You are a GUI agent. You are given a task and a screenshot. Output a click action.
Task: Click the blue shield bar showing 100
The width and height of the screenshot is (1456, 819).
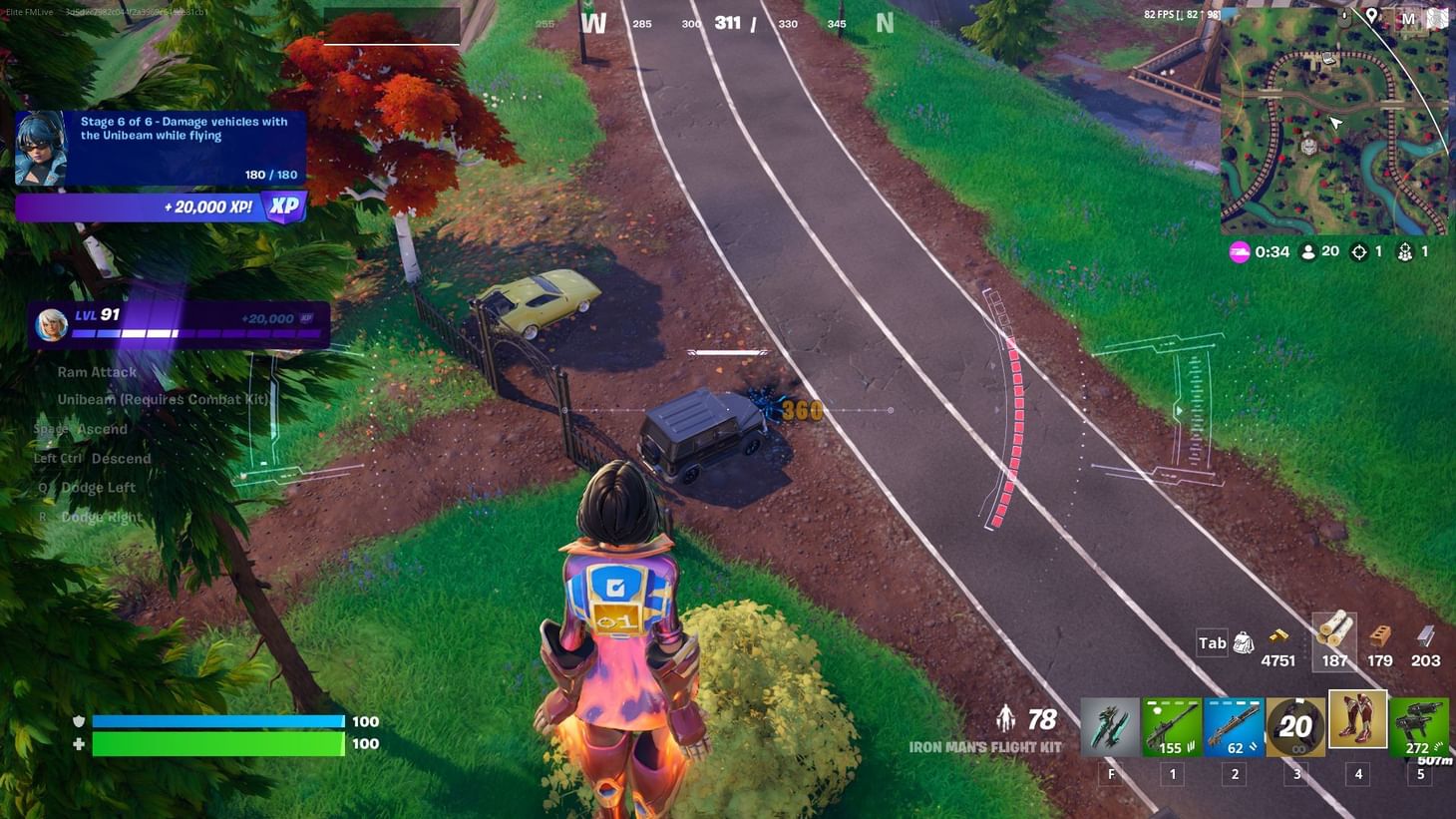[x=217, y=720]
